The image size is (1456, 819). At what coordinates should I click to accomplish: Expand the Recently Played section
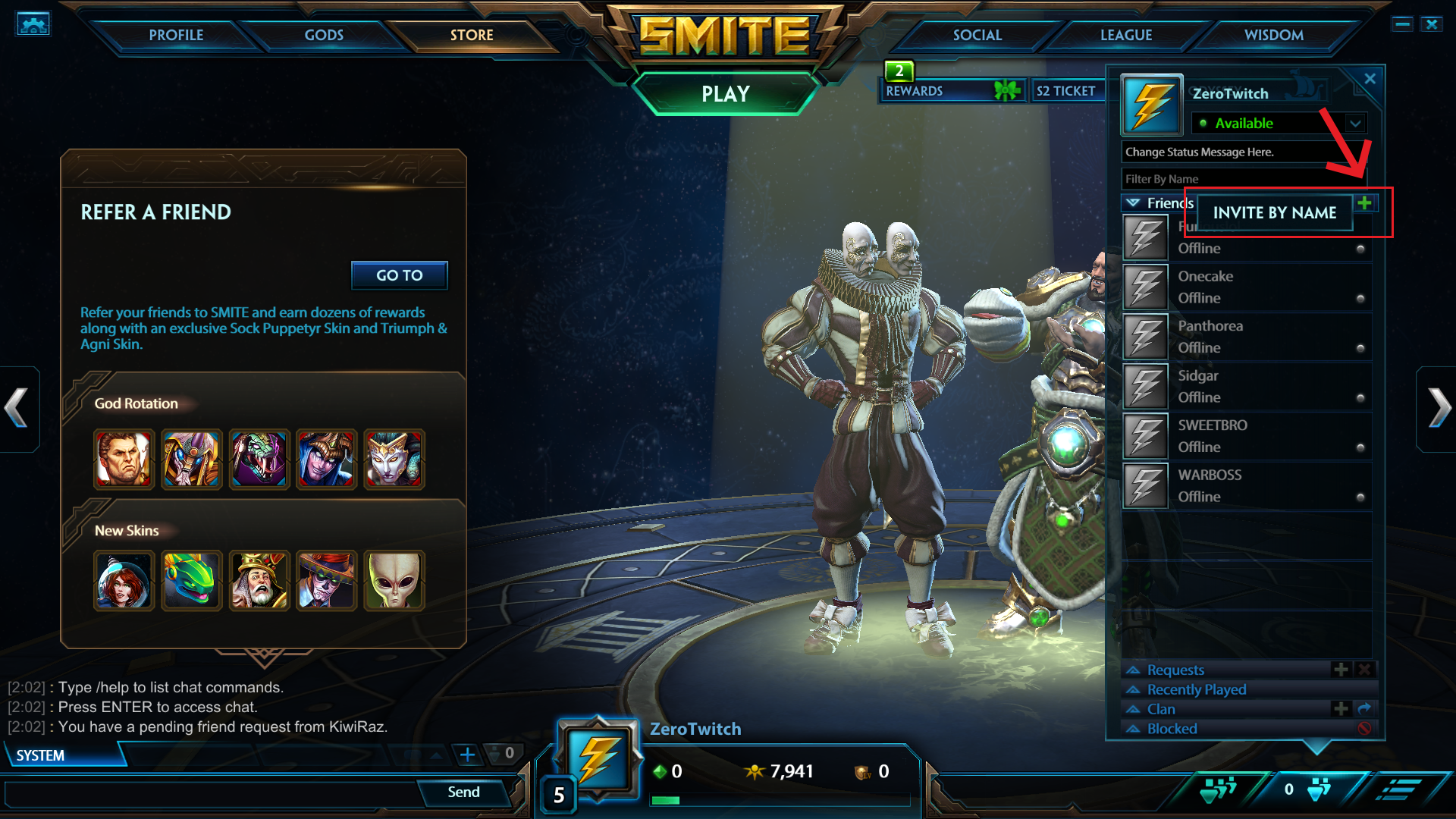coord(1196,689)
